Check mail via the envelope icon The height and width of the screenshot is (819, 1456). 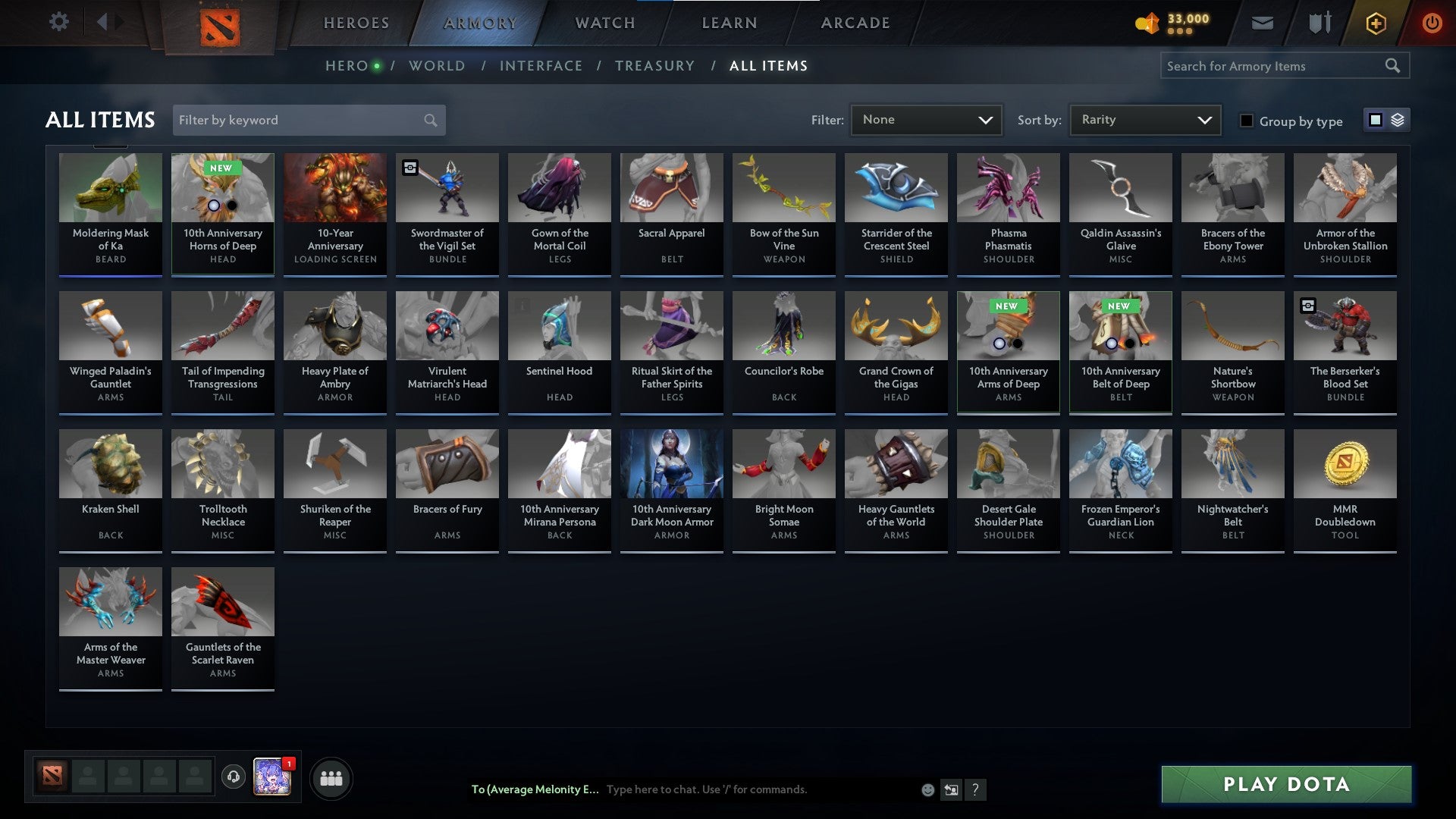point(1263,22)
